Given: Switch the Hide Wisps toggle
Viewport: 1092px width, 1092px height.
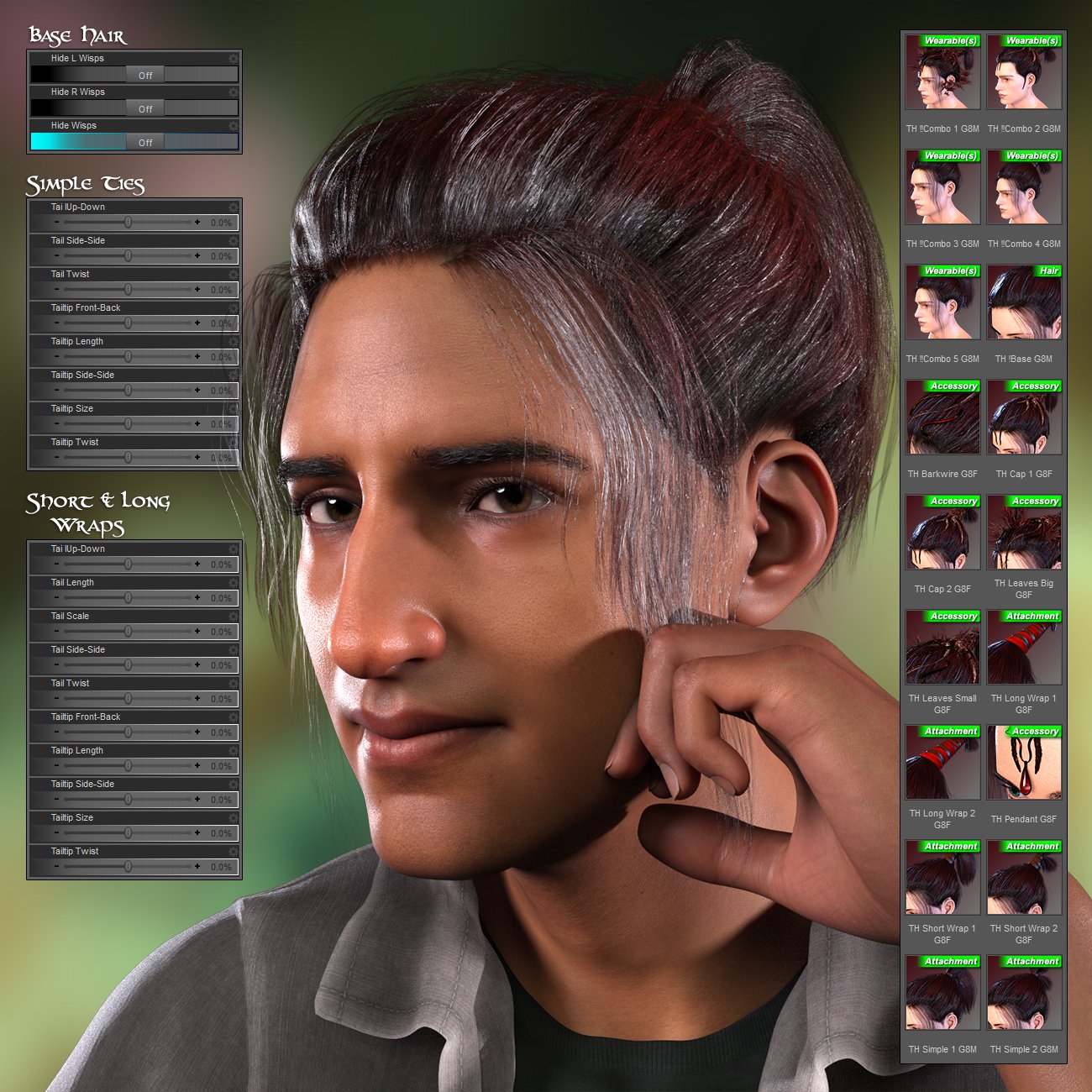Looking at the screenshot, I should pyautogui.click(x=144, y=142).
